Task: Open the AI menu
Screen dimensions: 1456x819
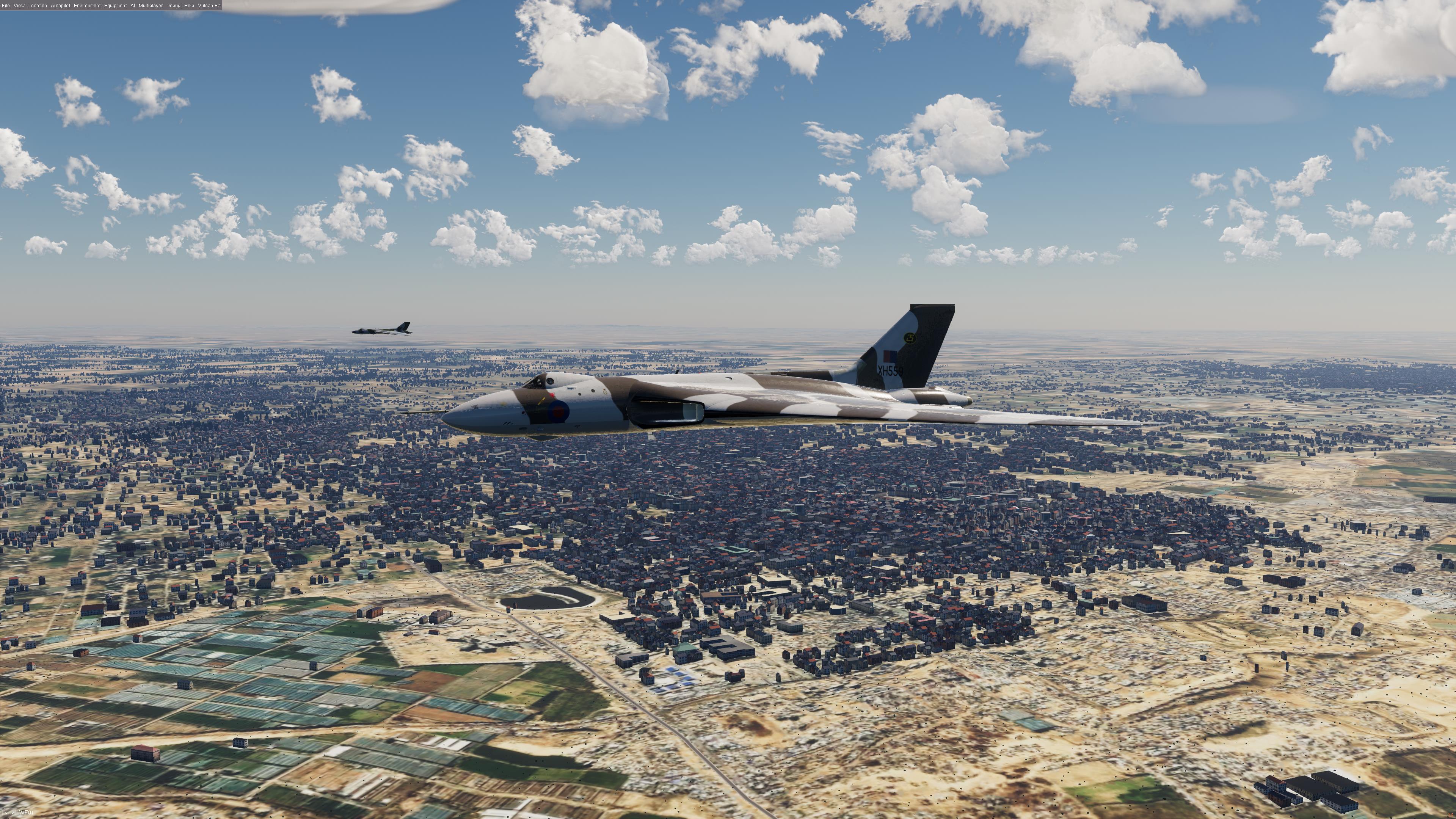Action: click(x=133, y=6)
